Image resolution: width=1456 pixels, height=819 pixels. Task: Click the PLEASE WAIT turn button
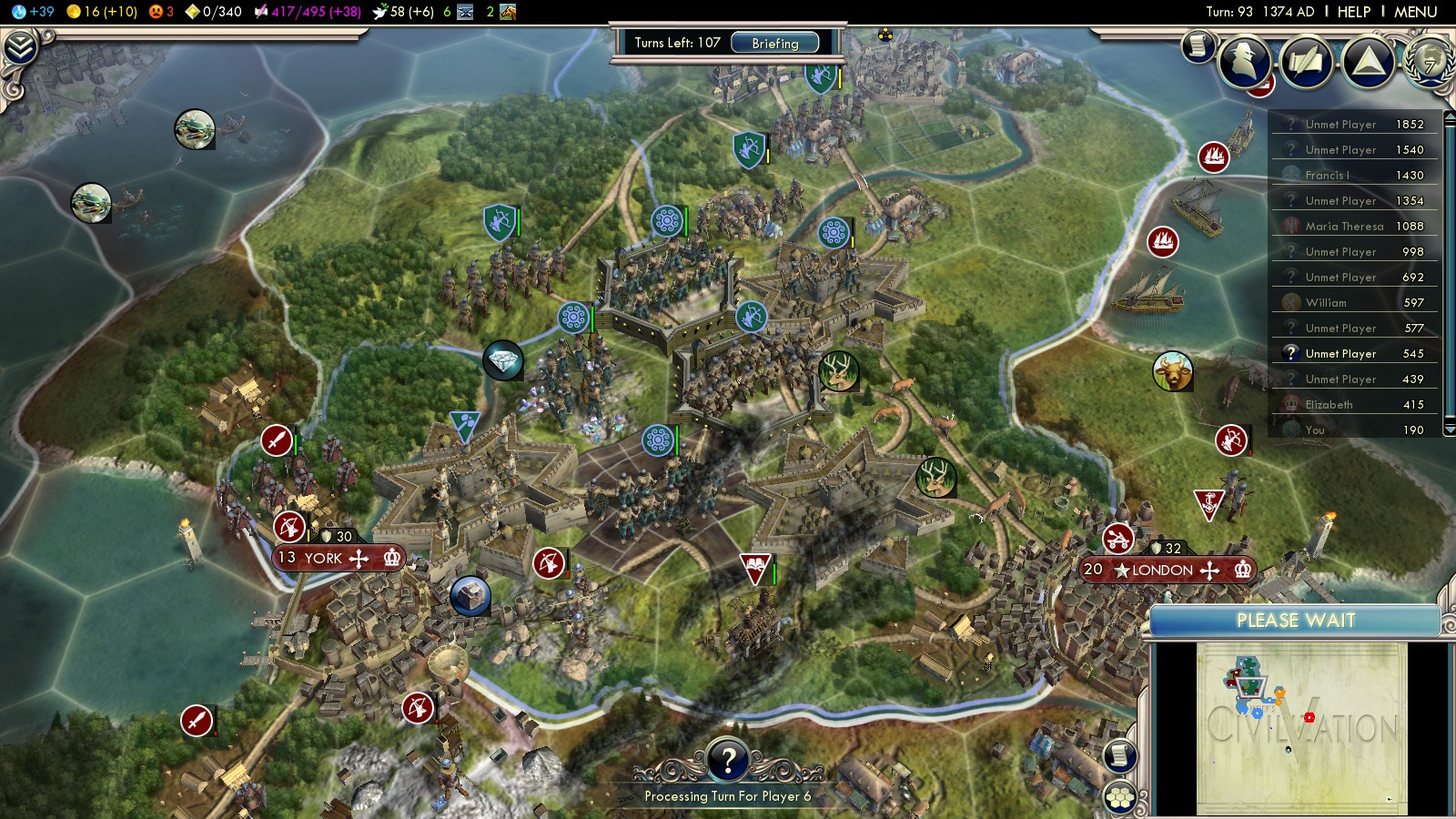pyautogui.click(x=1295, y=621)
